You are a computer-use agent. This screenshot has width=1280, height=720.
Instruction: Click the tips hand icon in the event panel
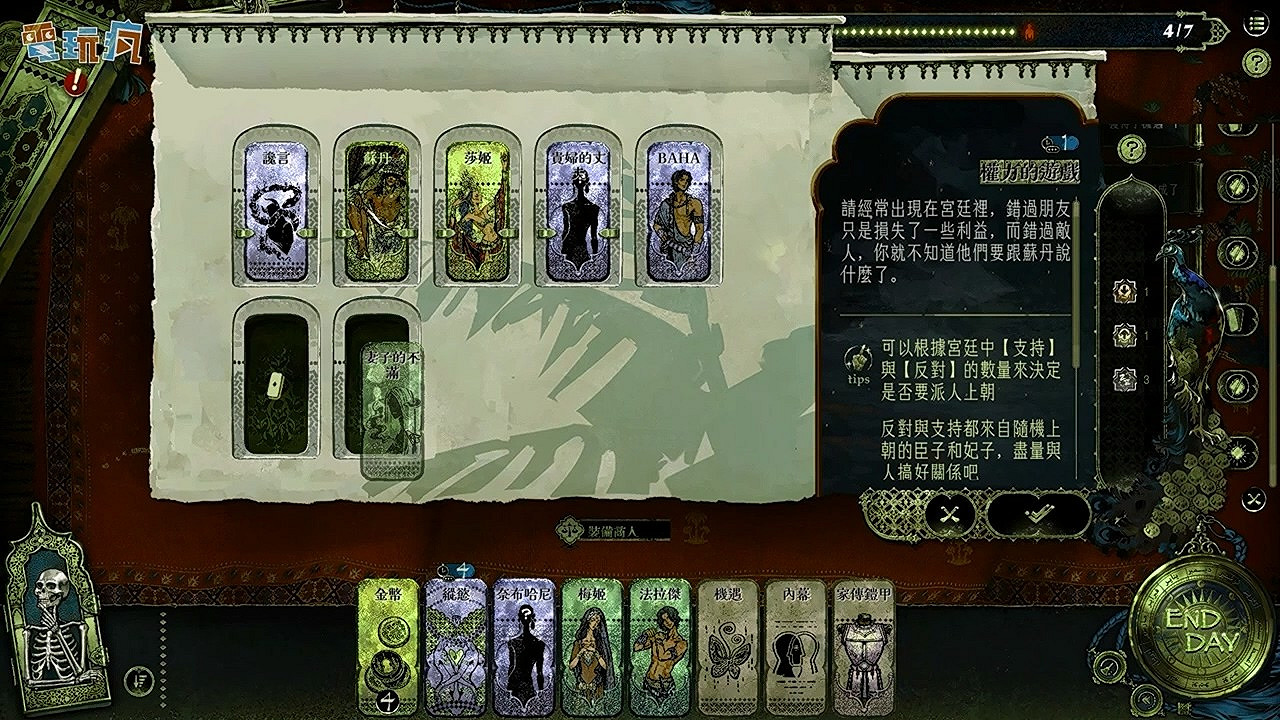click(x=857, y=356)
